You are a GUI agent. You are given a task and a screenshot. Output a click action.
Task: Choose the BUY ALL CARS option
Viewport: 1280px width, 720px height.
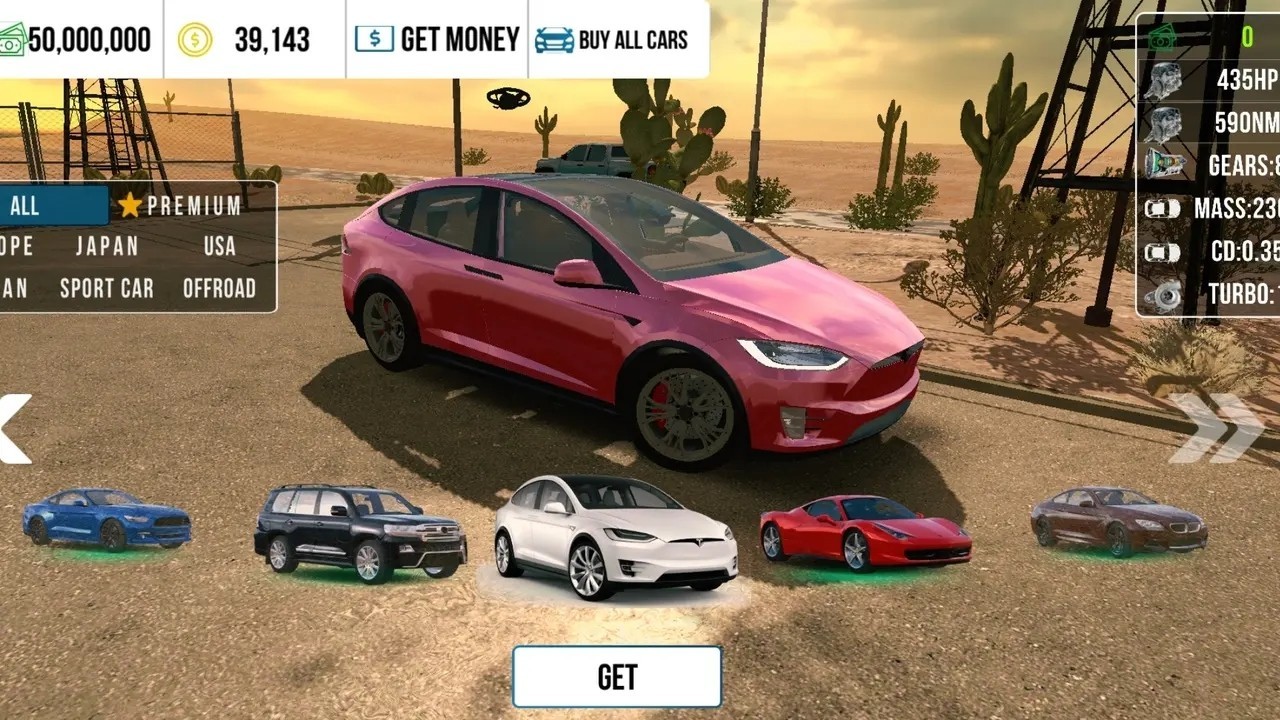click(611, 40)
